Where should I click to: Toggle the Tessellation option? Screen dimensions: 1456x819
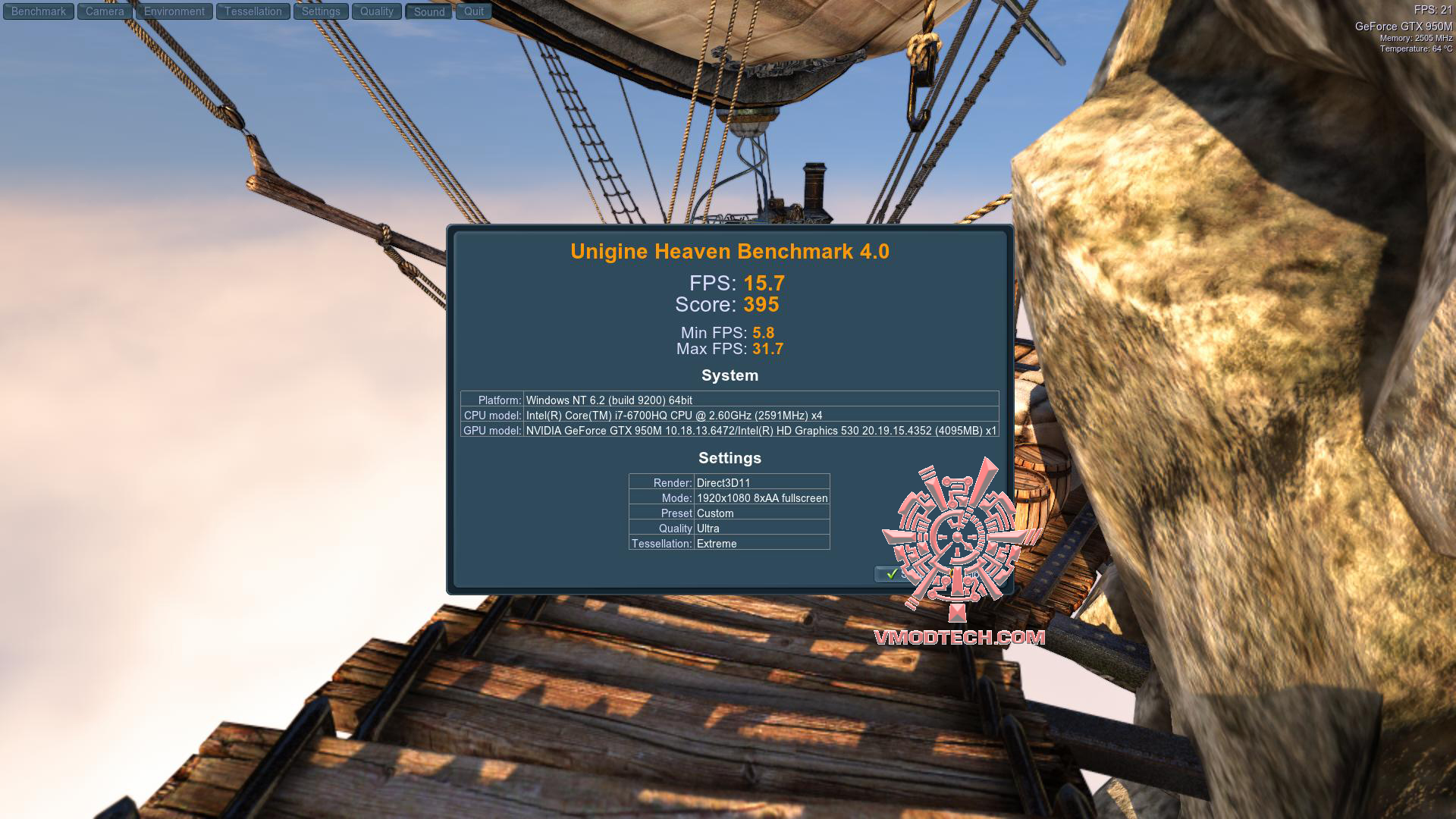[253, 11]
